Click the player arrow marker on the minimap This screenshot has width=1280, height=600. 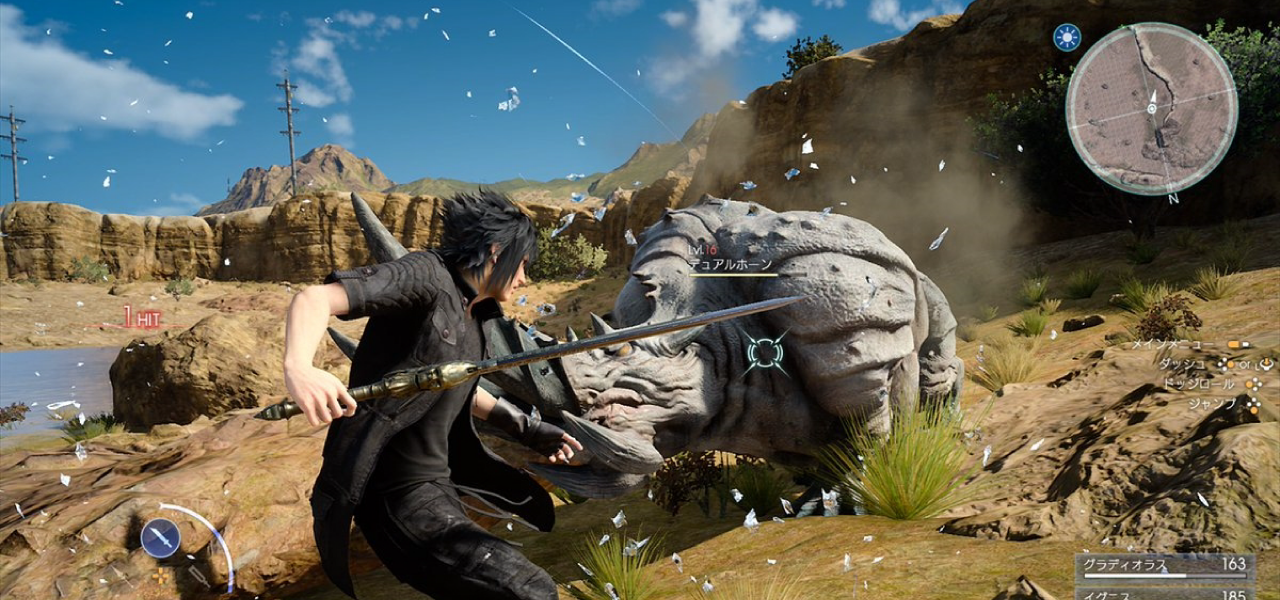pos(1152,106)
